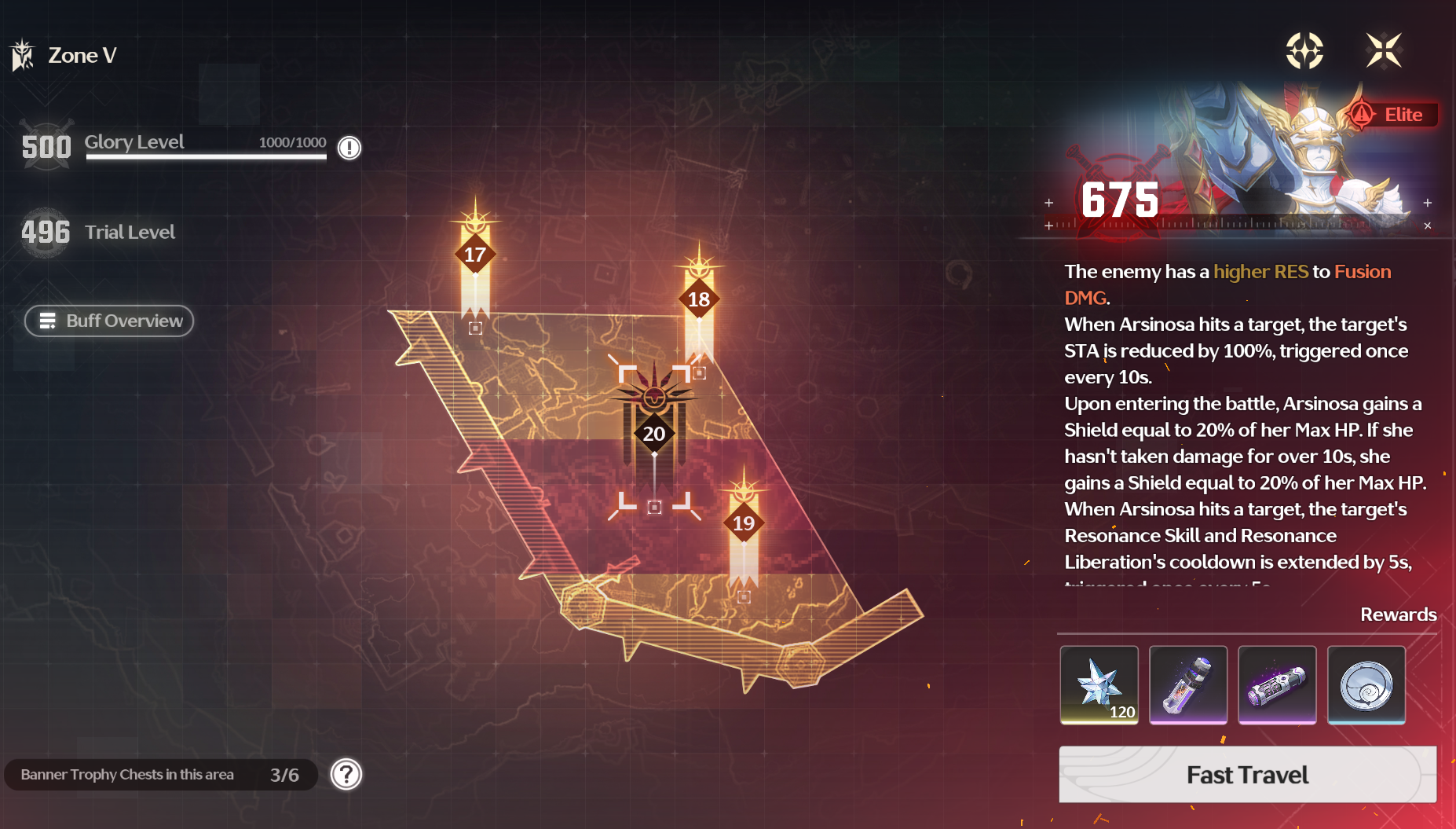The width and height of the screenshot is (1456, 829).
Task: Click the circular four-point emblem icon
Action: [x=1304, y=51]
